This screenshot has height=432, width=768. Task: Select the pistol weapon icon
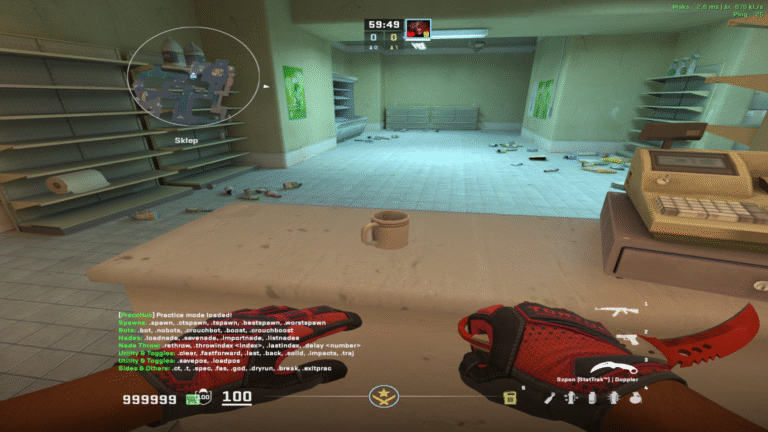pyautogui.click(x=625, y=339)
